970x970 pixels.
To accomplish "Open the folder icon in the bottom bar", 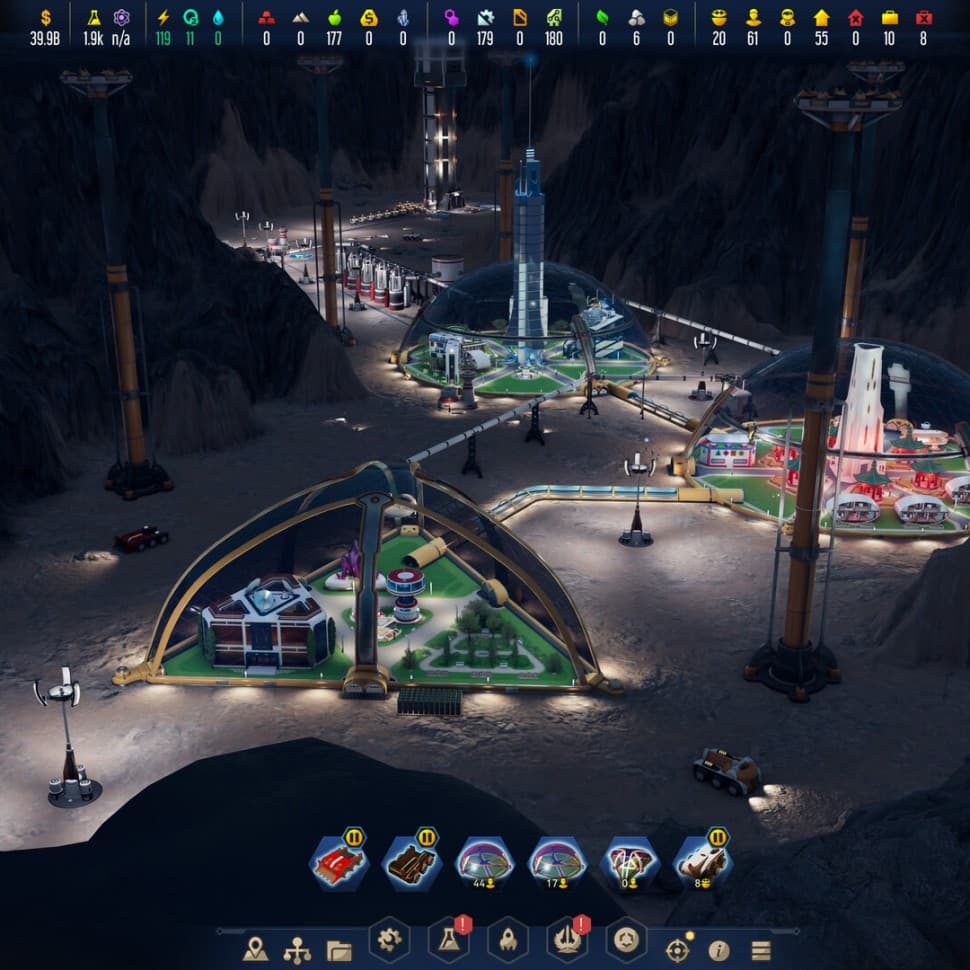I will (339, 950).
